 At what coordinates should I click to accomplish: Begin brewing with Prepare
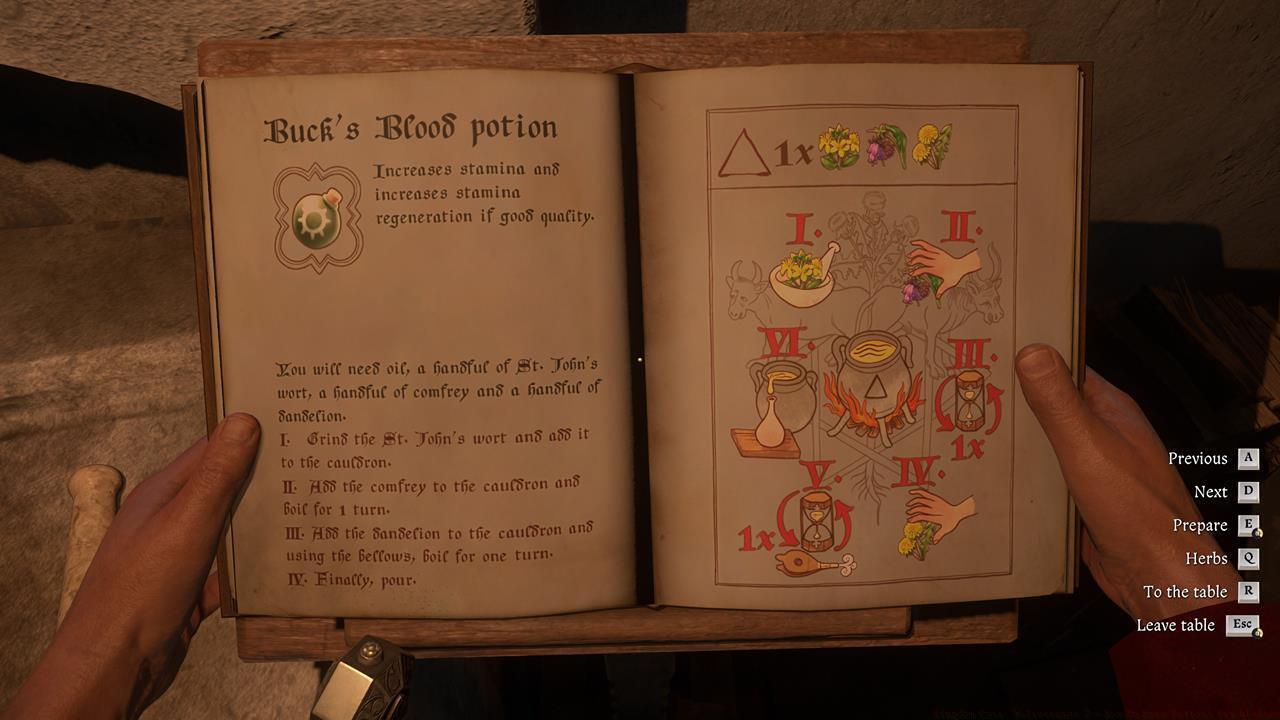pyautogui.click(x=1201, y=525)
